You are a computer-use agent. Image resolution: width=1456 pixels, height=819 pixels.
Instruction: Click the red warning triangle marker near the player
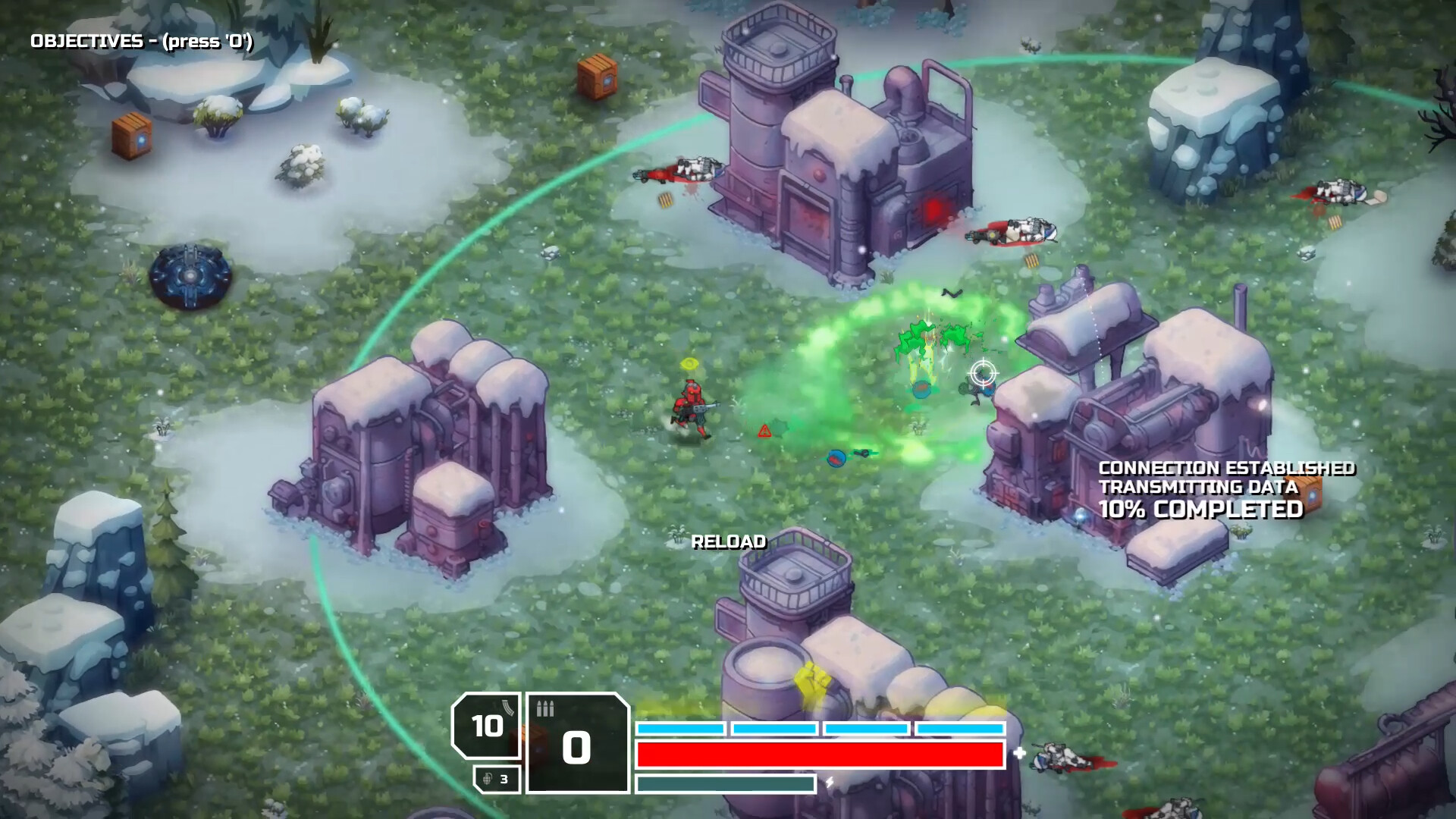click(x=764, y=431)
